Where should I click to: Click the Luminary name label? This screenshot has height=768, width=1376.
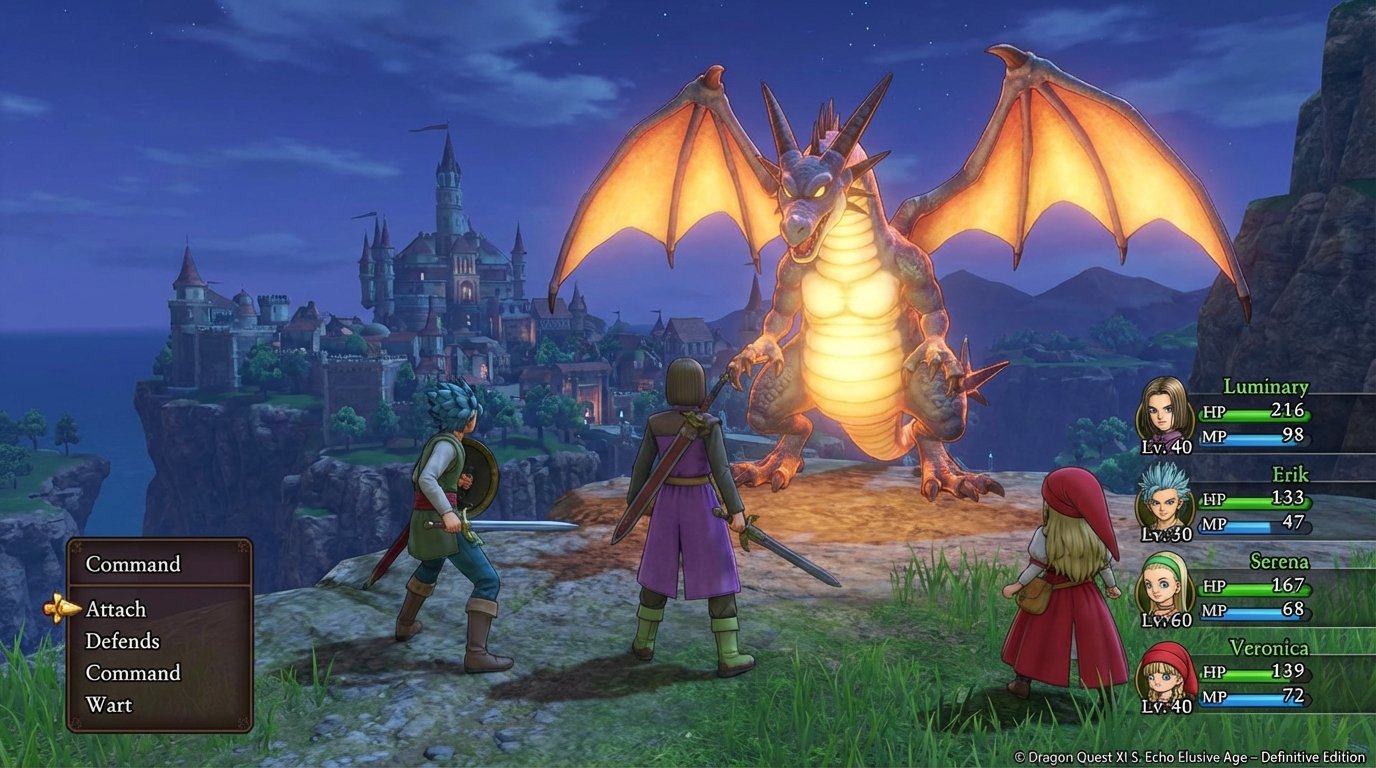point(1266,386)
